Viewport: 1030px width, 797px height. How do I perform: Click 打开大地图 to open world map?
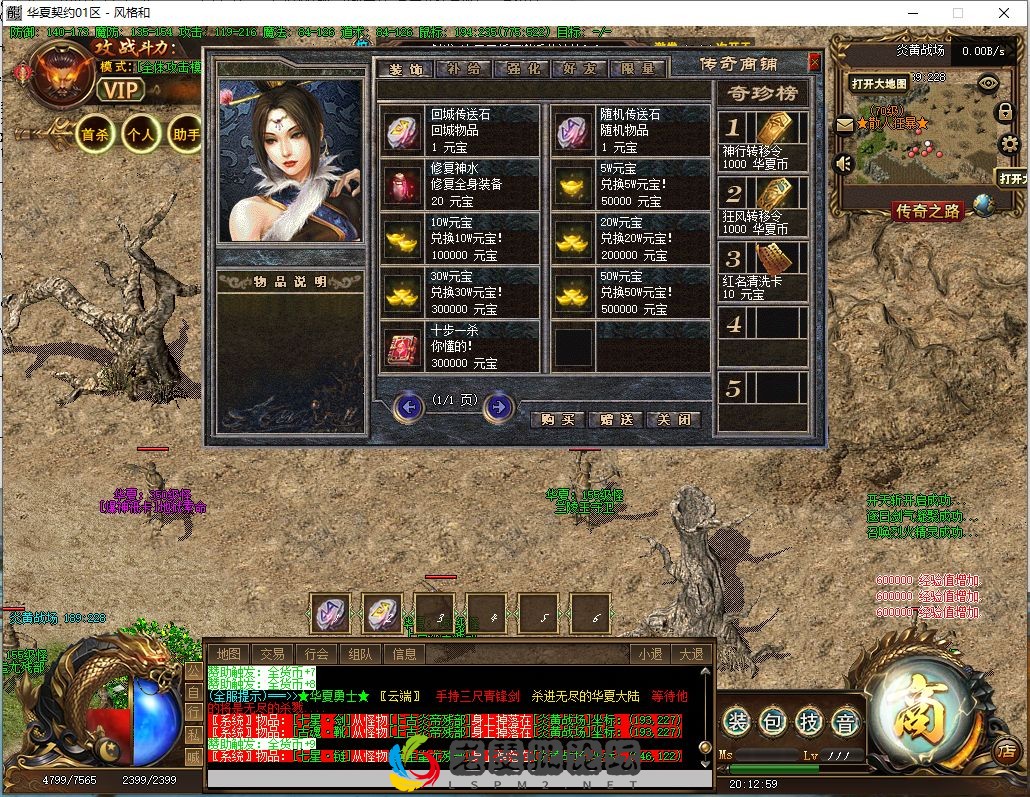pyautogui.click(x=879, y=83)
